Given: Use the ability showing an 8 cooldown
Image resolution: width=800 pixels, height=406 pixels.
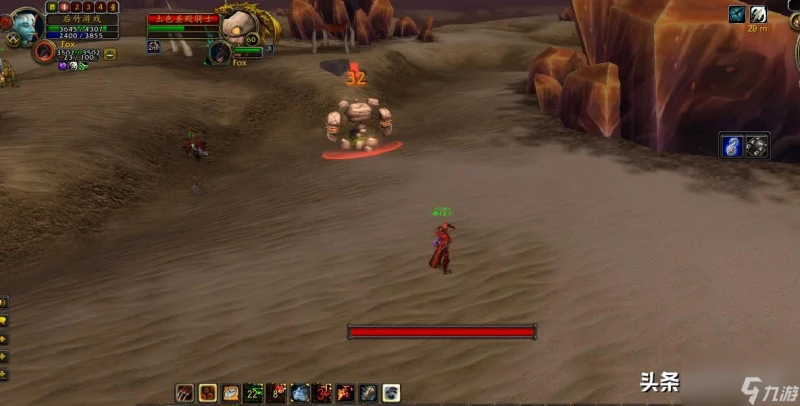Looking at the screenshot, I should tap(277, 393).
